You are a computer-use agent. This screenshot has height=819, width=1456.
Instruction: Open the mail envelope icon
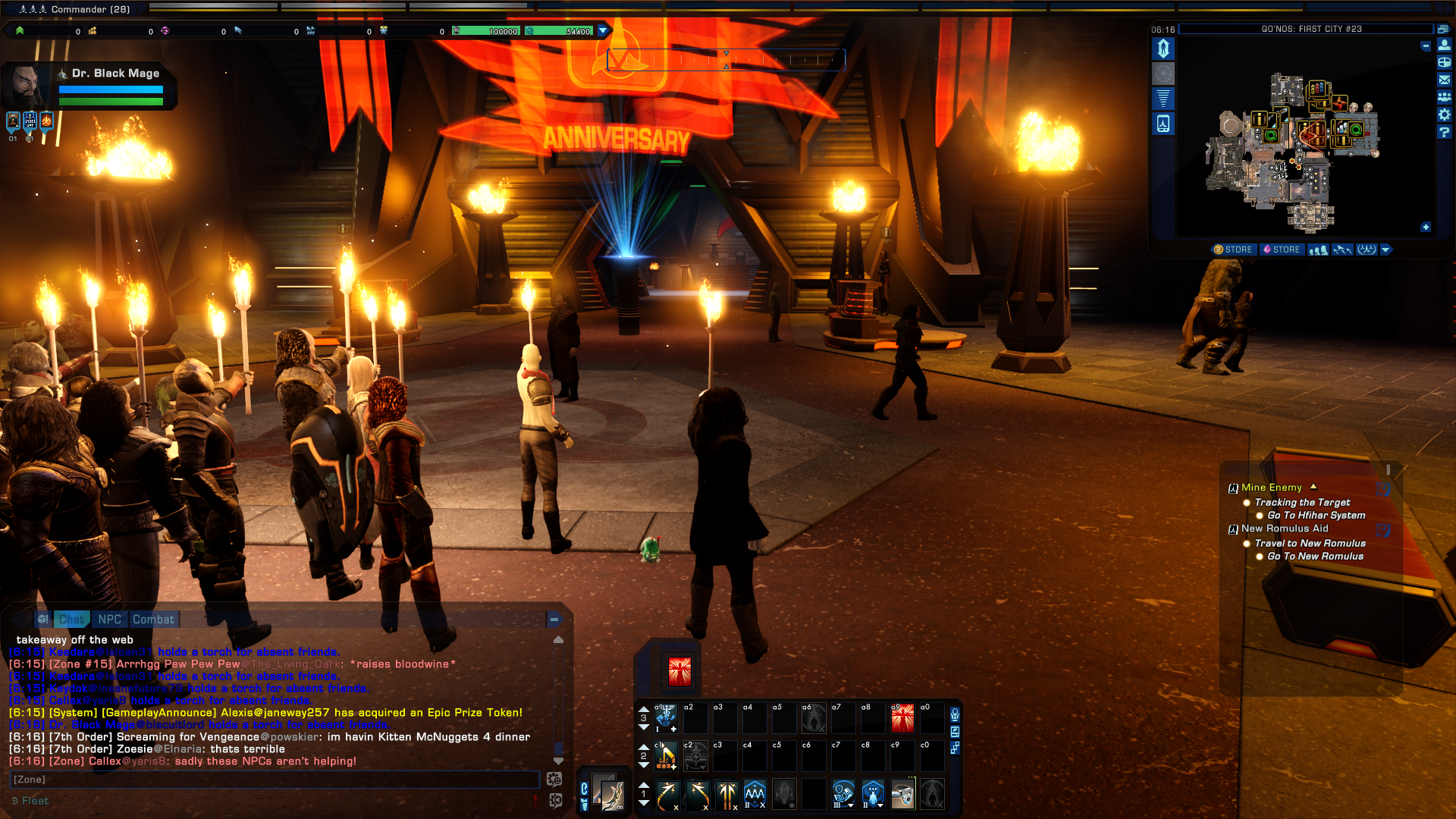(1445, 80)
